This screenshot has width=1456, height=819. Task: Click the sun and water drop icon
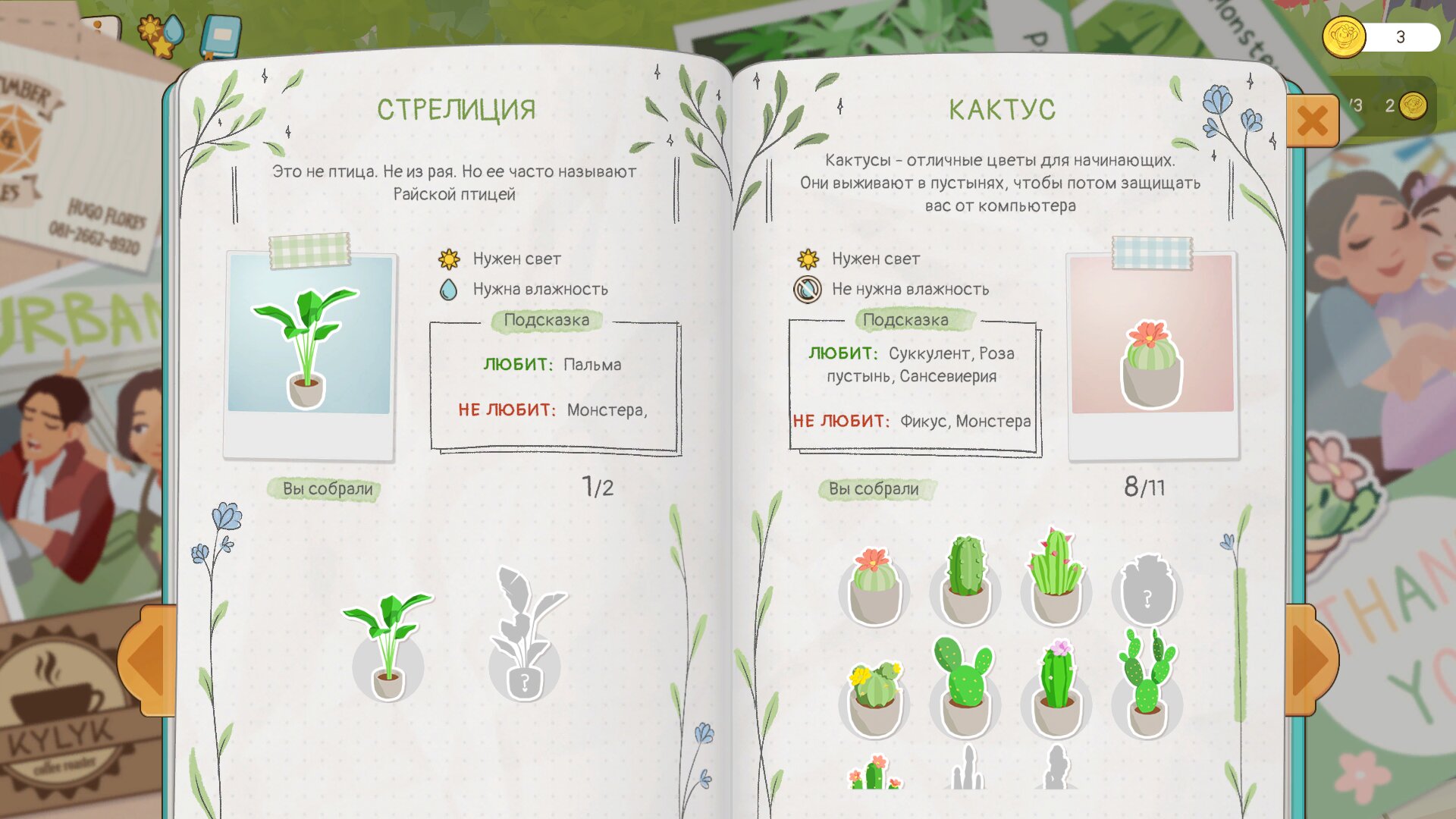click(x=160, y=34)
